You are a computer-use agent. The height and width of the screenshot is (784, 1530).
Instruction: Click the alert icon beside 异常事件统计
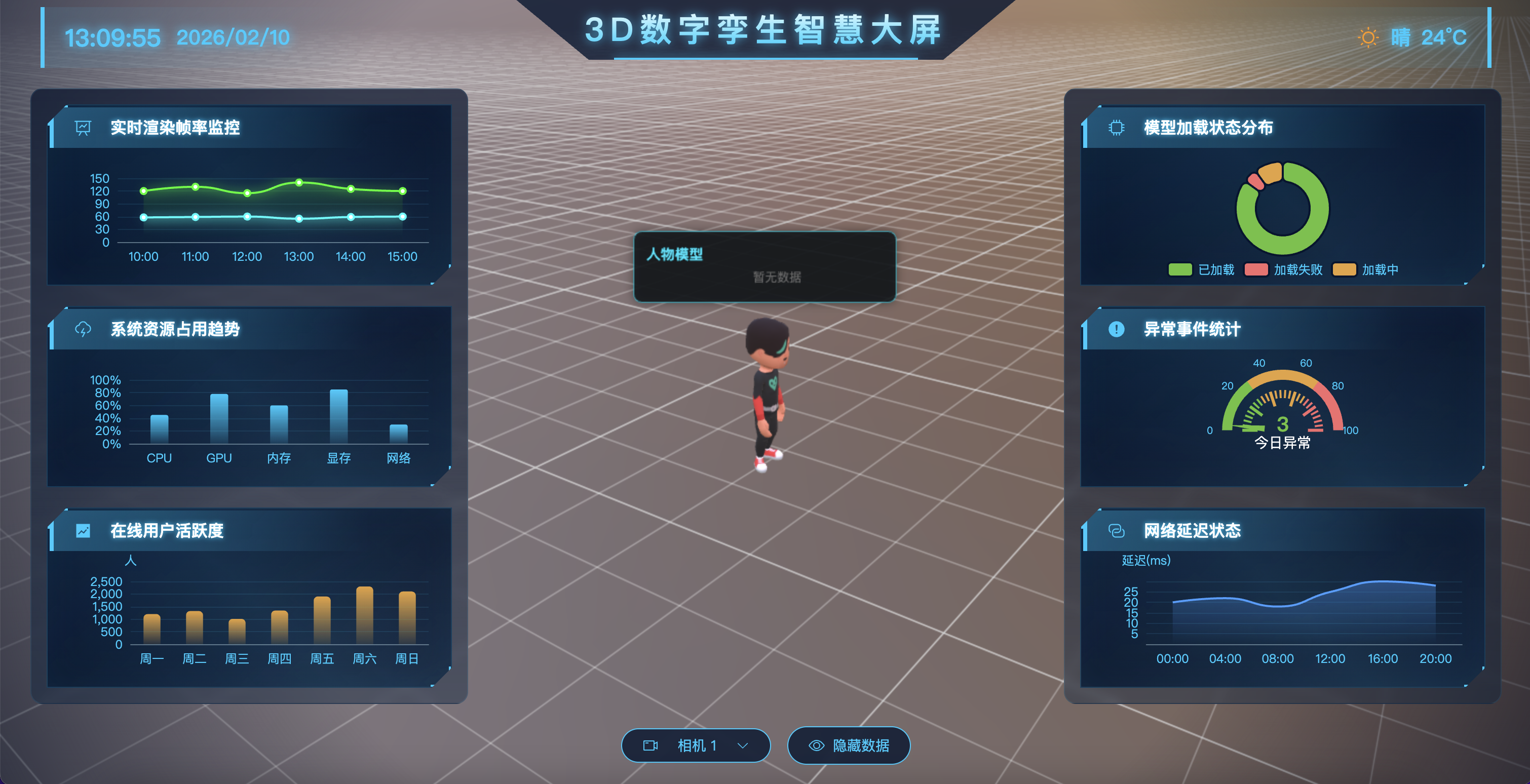tap(1116, 329)
